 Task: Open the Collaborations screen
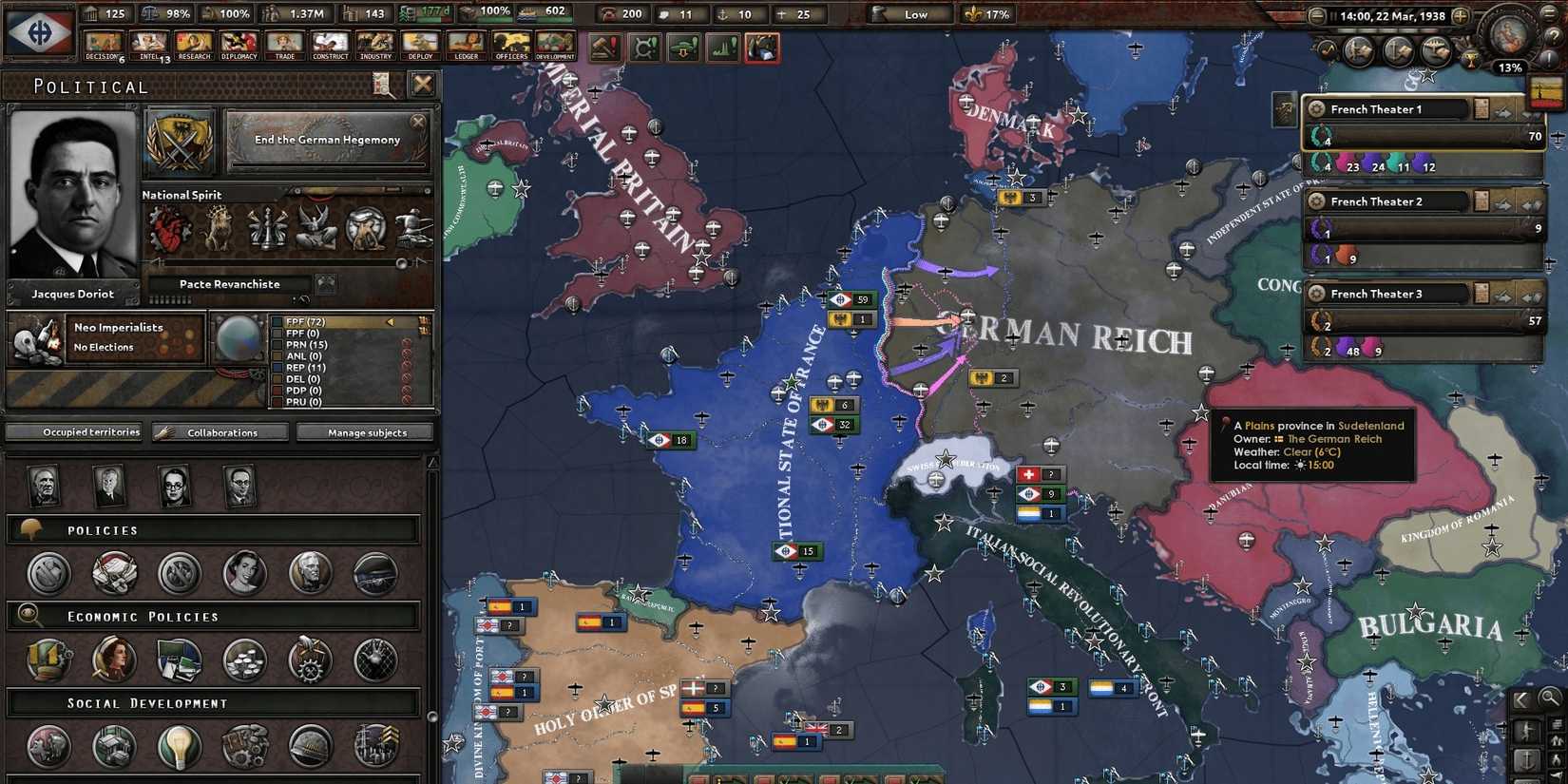point(220,432)
